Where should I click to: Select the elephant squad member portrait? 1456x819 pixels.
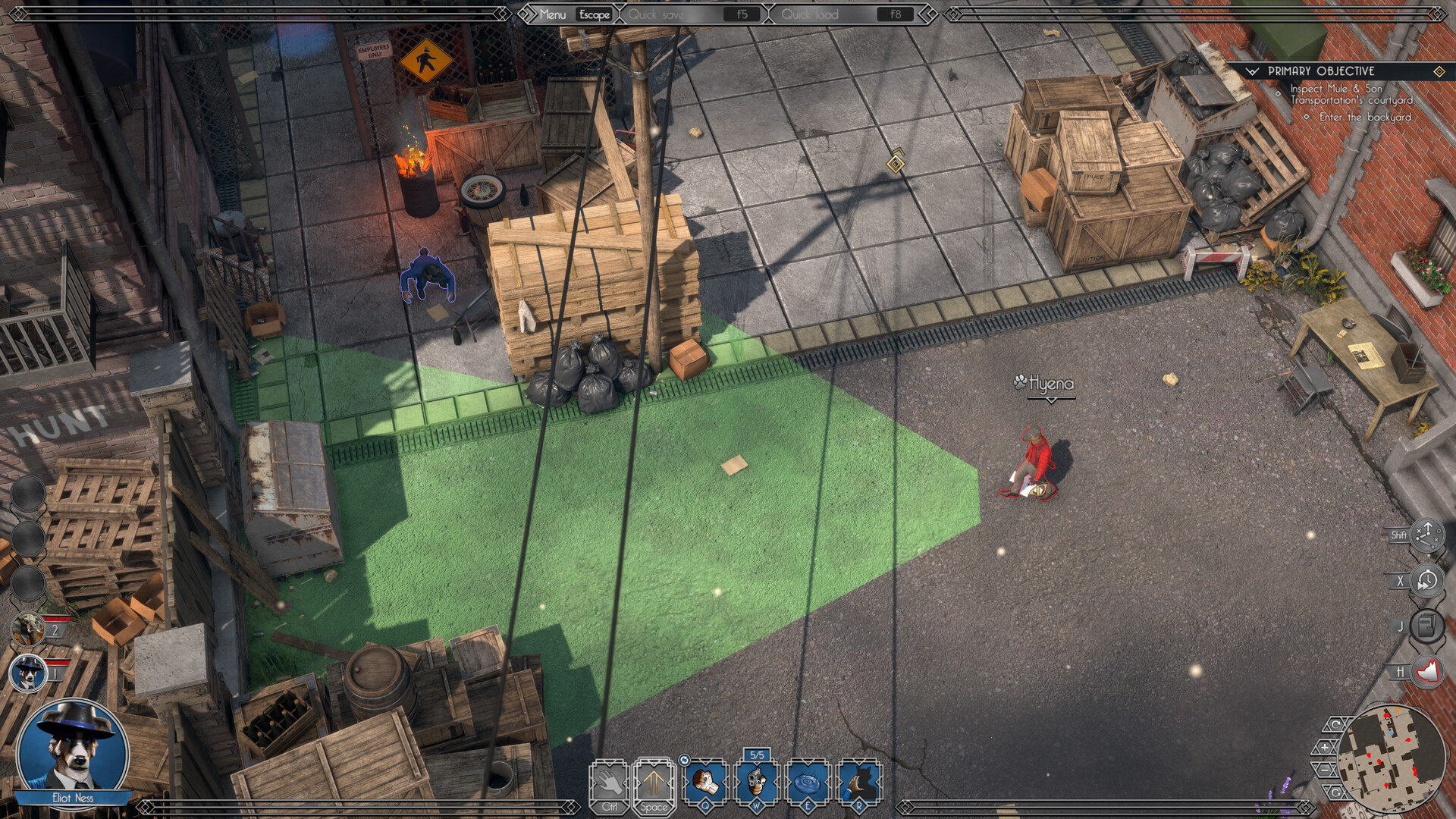(28, 628)
